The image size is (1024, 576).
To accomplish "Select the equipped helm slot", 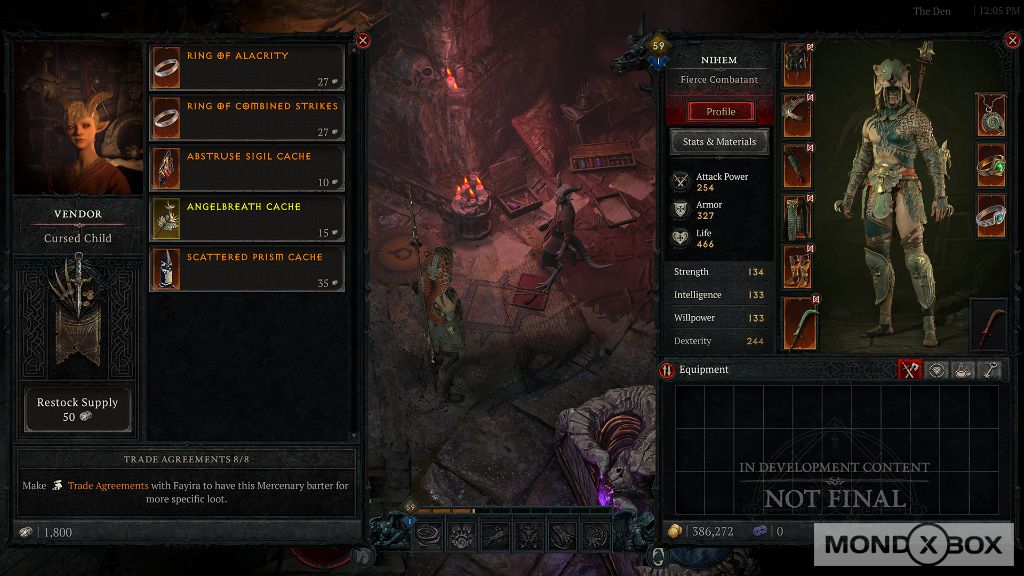I will [x=797, y=66].
